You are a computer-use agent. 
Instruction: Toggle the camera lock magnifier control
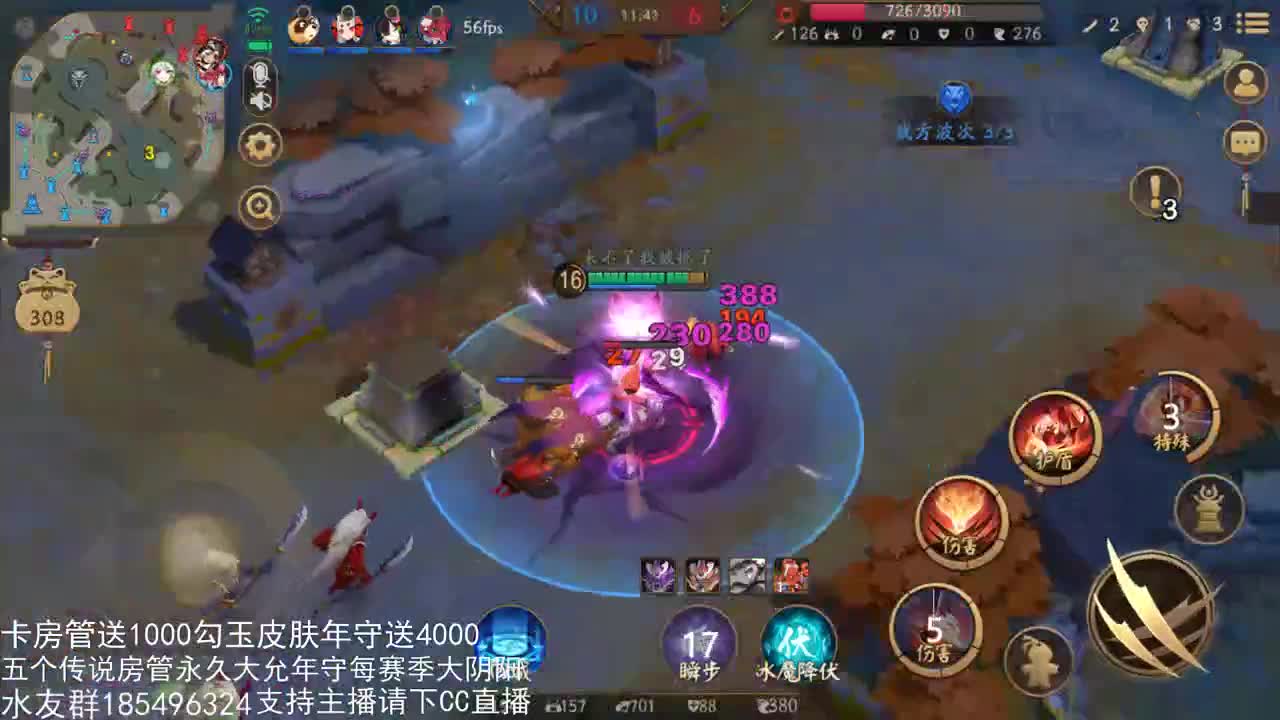pos(258,205)
